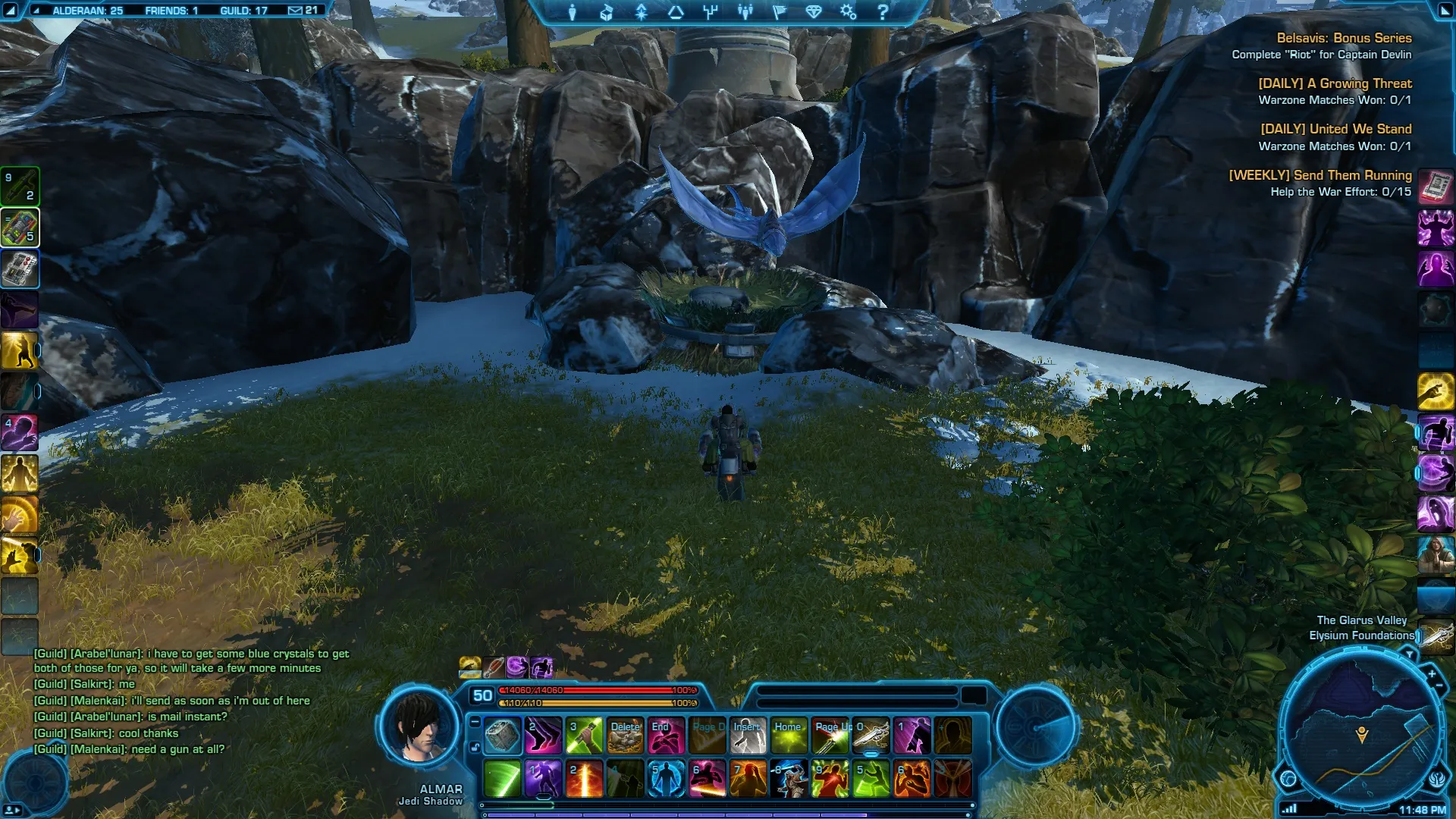Click the Almar character portrait
1456x819 pixels.
419,726
